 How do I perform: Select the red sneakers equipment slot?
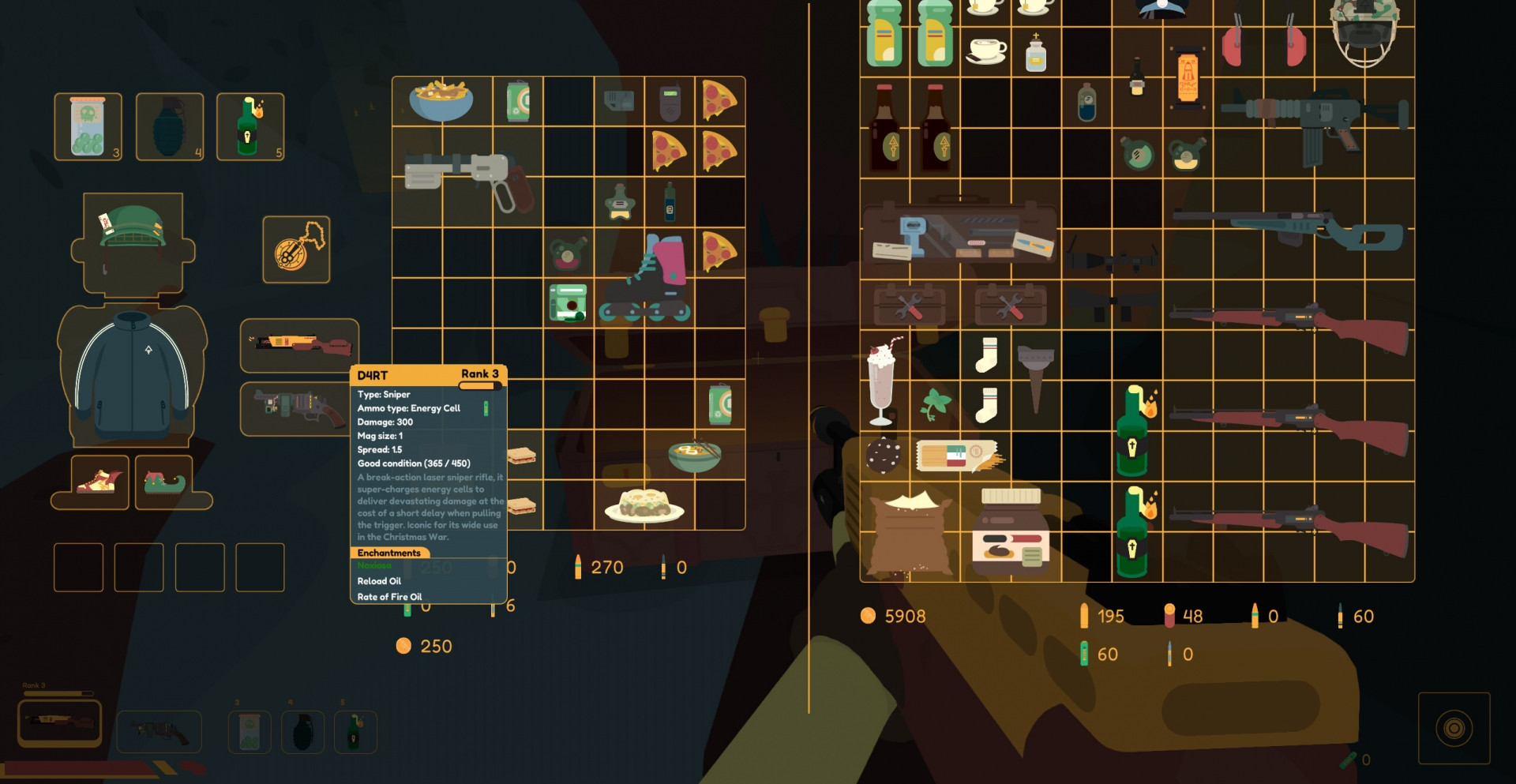pyautogui.click(x=100, y=481)
